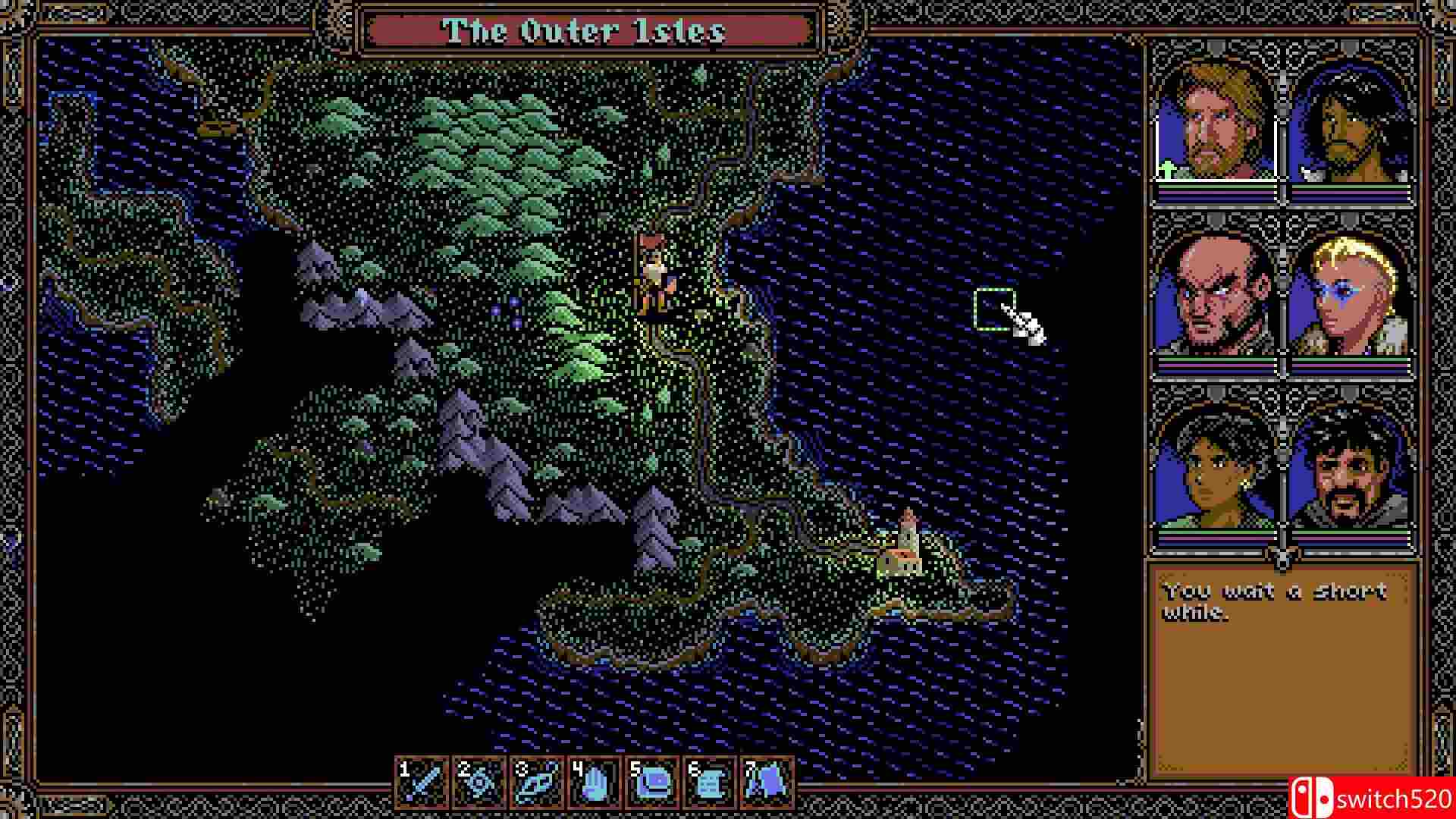This screenshot has height=819, width=1456.
Task: Click the camp tent icon in slot 7
Action: [767, 781]
